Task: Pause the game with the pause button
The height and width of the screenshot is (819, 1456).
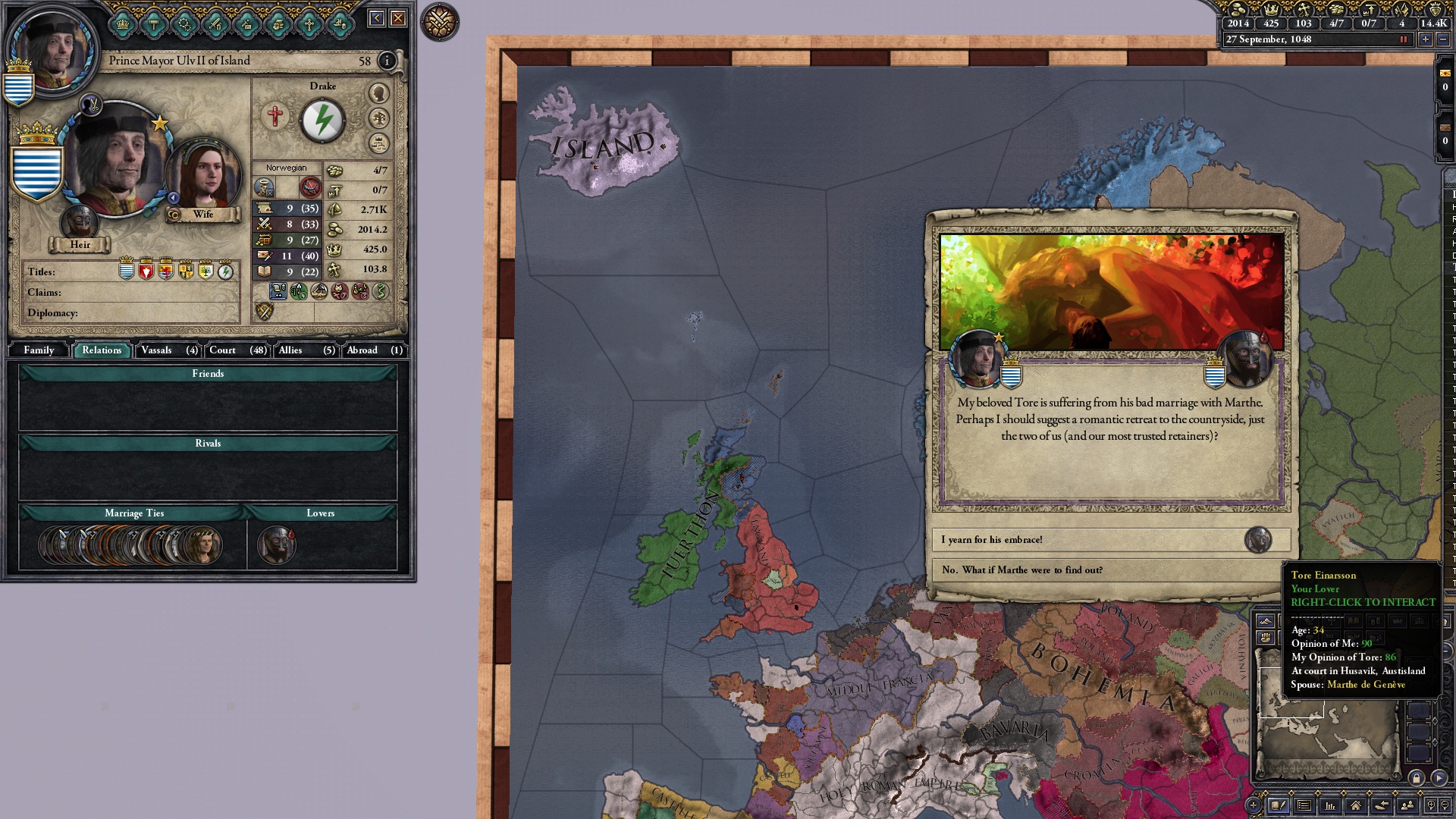Action: [1404, 41]
